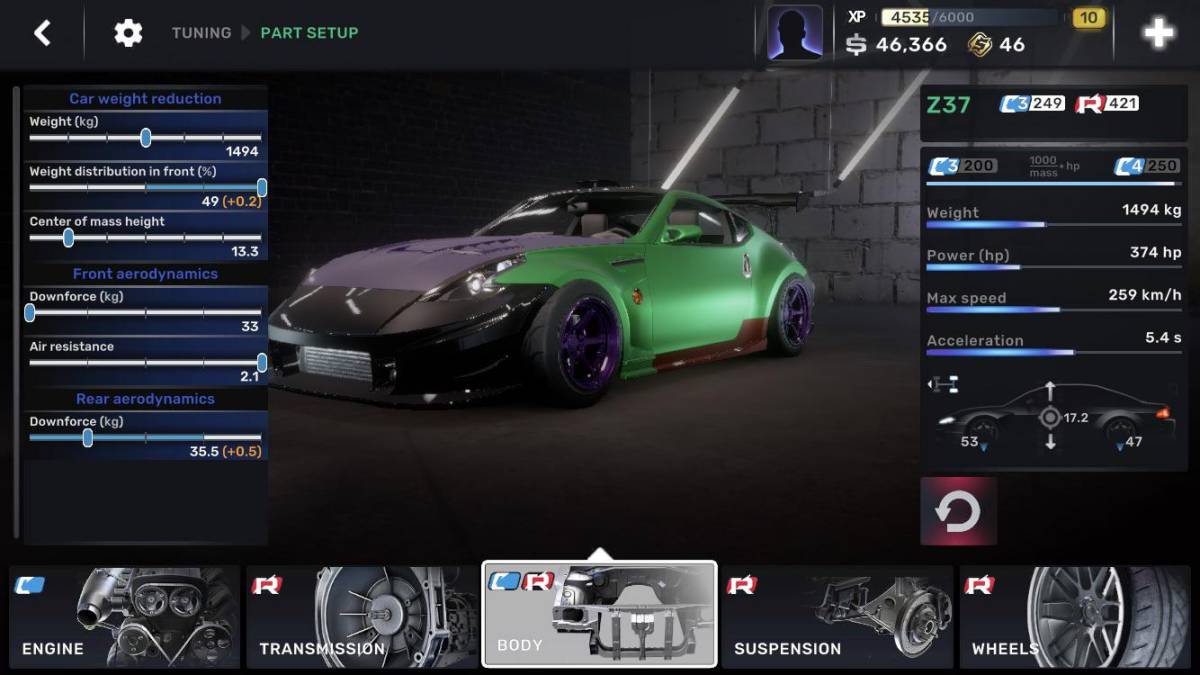Set weight distribution in front slider

(261, 187)
